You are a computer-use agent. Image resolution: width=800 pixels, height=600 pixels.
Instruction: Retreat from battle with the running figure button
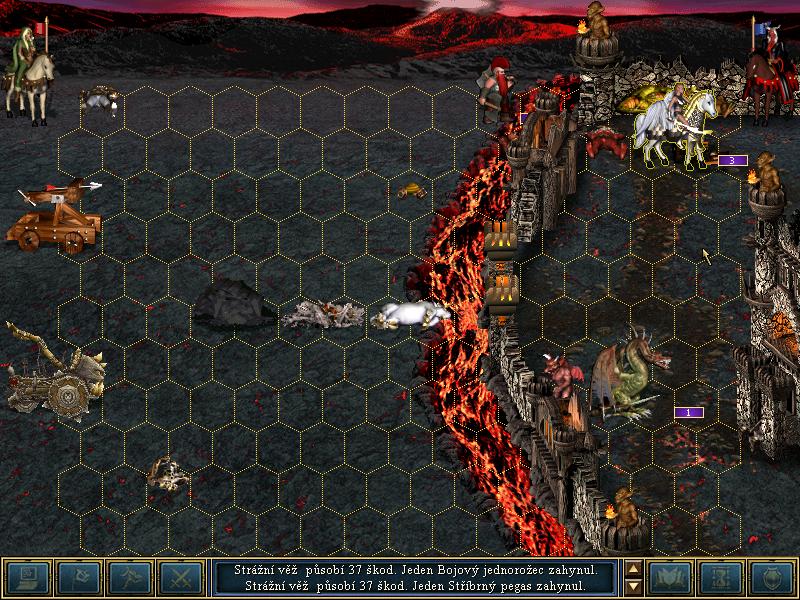coord(129,577)
